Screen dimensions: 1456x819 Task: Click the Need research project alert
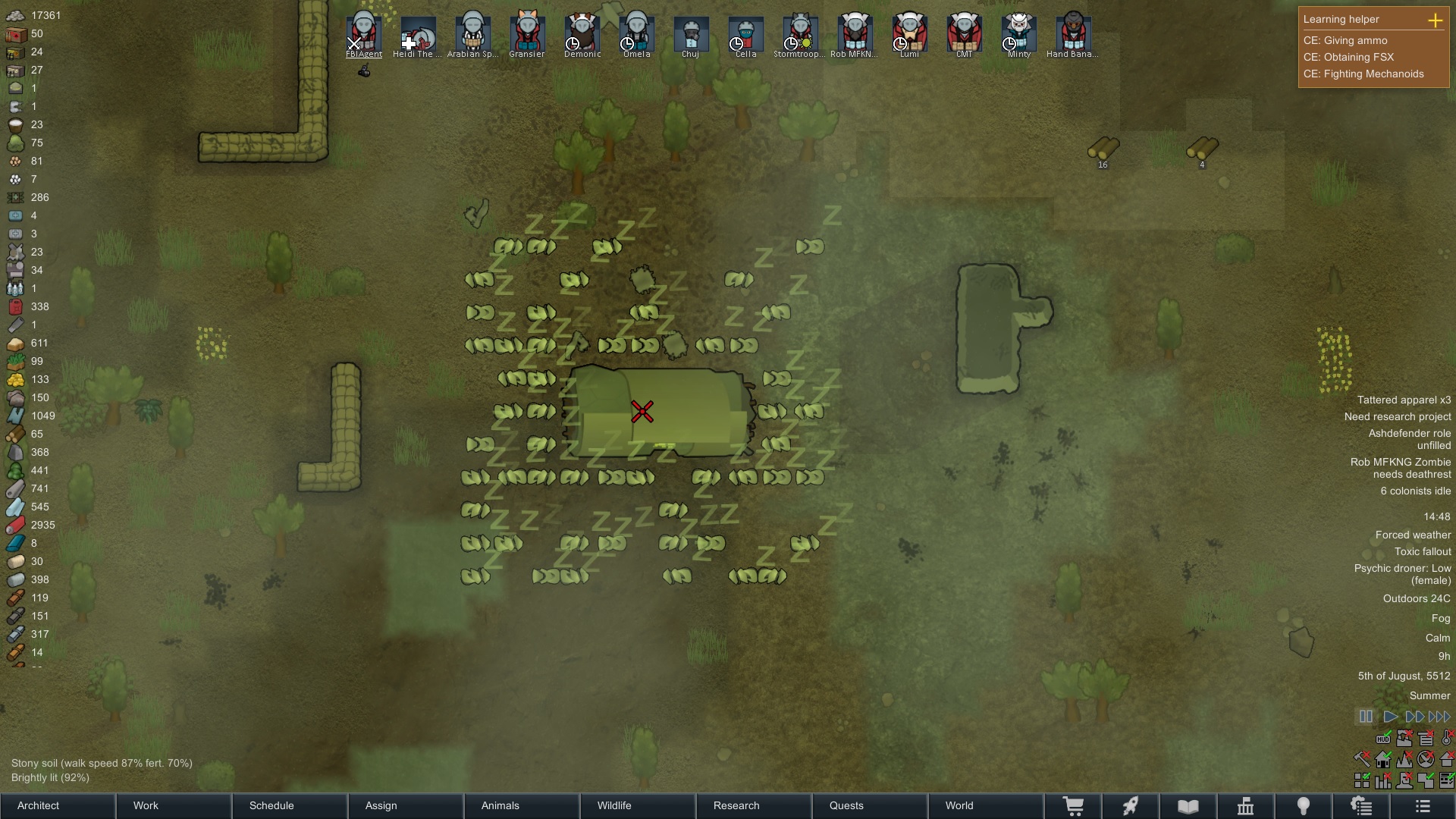point(1397,416)
